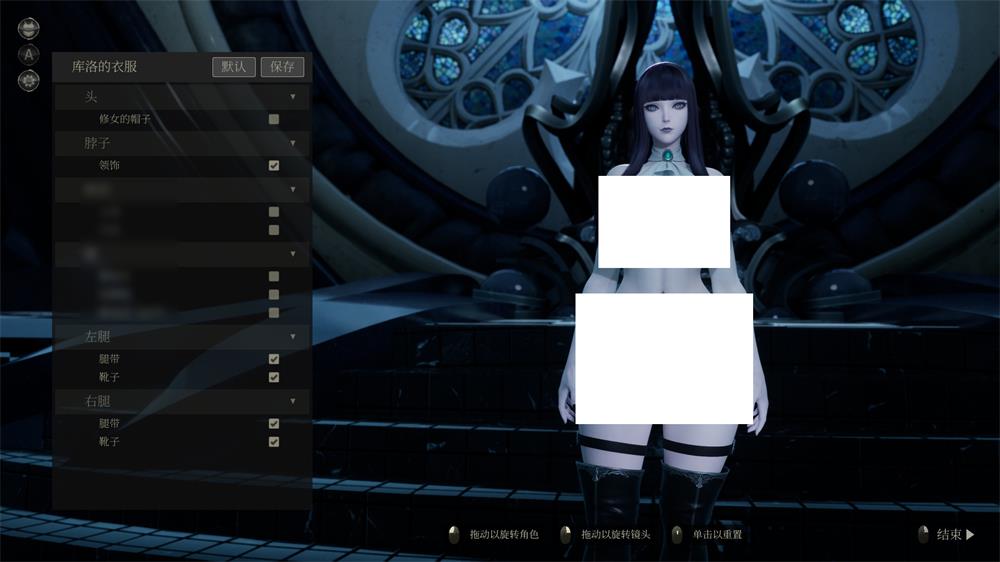Collapse the 左腿 section arrow

[x=293, y=337]
